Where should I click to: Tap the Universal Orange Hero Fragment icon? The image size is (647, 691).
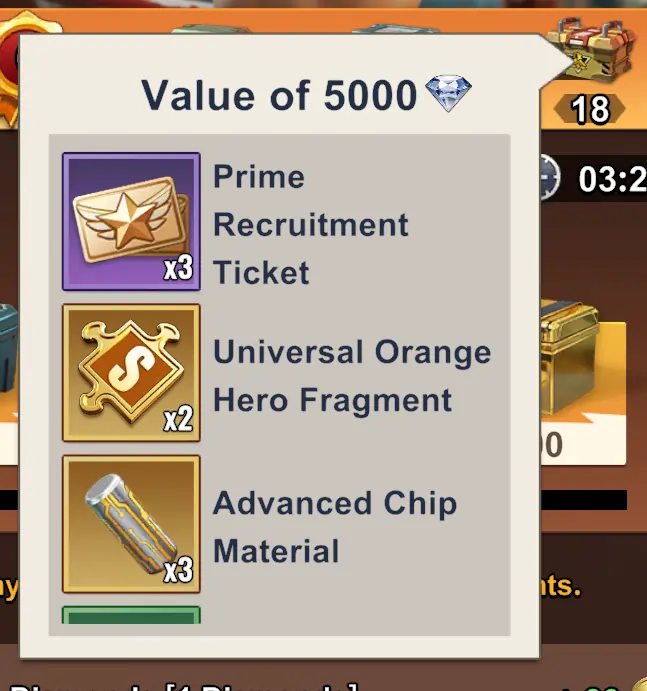(131, 372)
